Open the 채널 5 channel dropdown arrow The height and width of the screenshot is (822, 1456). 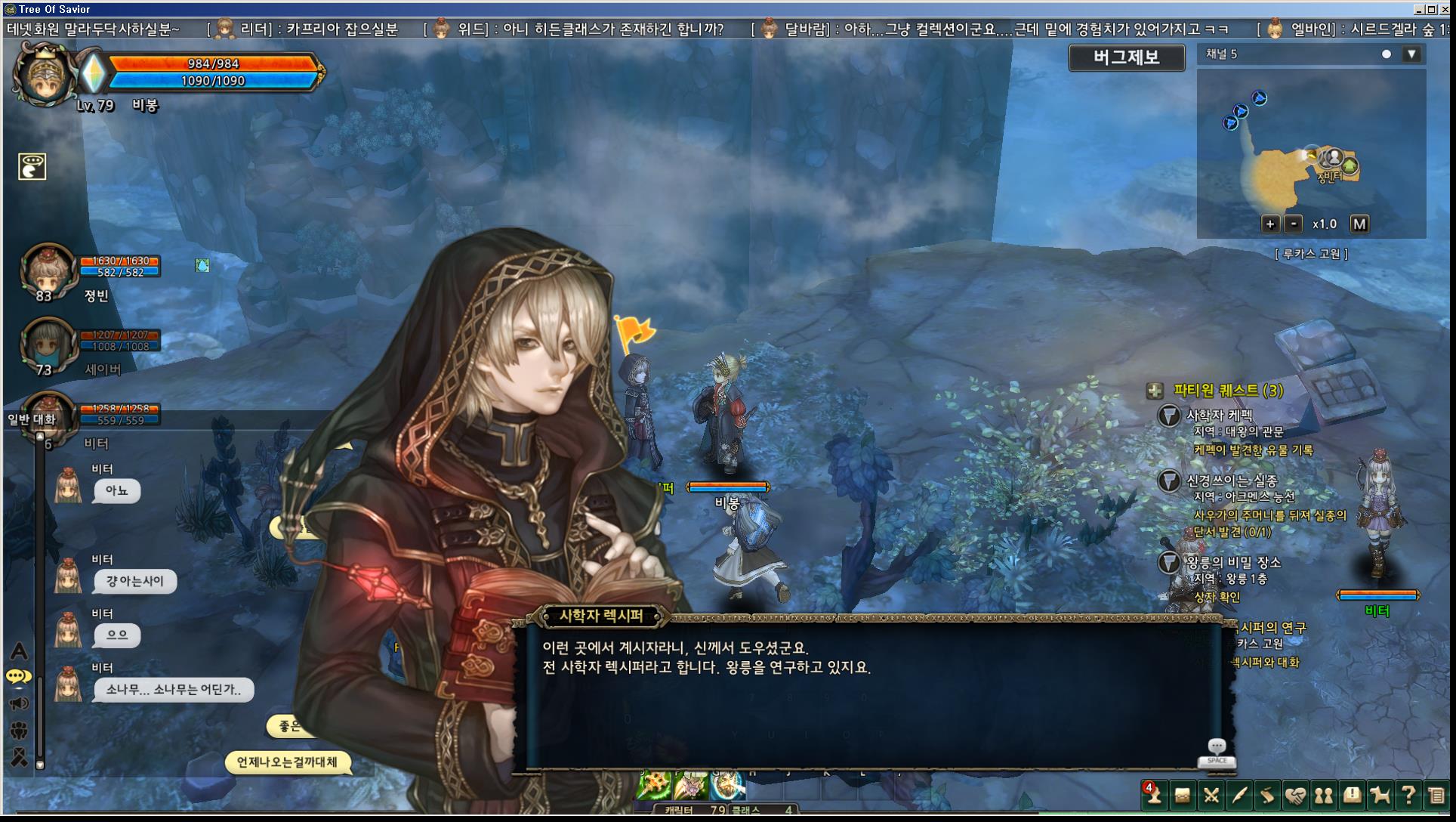pyautogui.click(x=1411, y=54)
